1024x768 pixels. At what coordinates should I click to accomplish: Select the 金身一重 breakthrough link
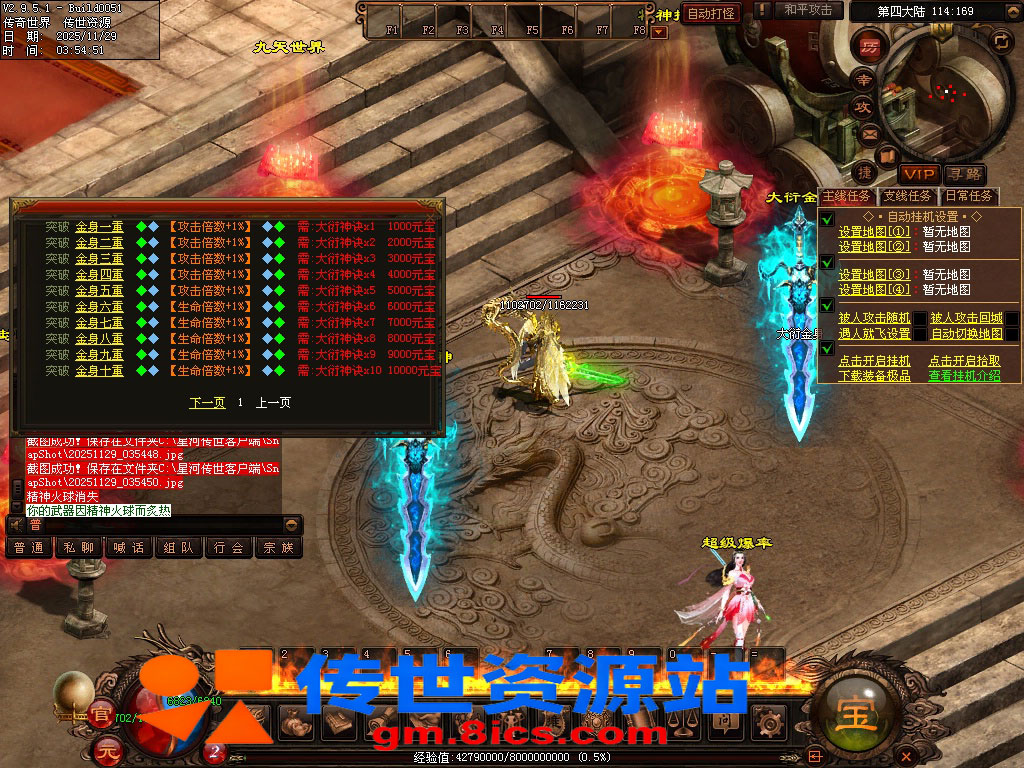[x=99, y=227]
